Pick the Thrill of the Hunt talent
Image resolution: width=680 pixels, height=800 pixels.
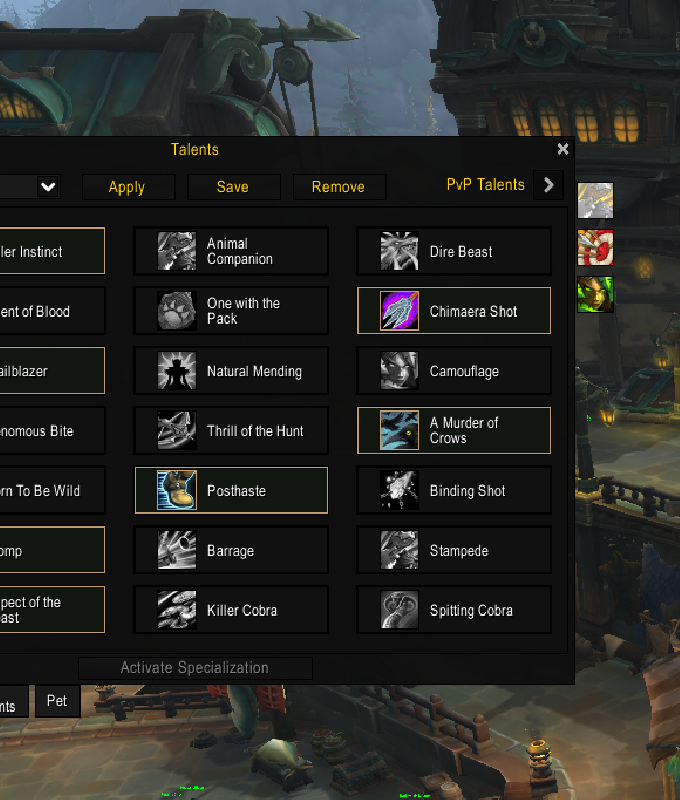click(x=231, y=431)
